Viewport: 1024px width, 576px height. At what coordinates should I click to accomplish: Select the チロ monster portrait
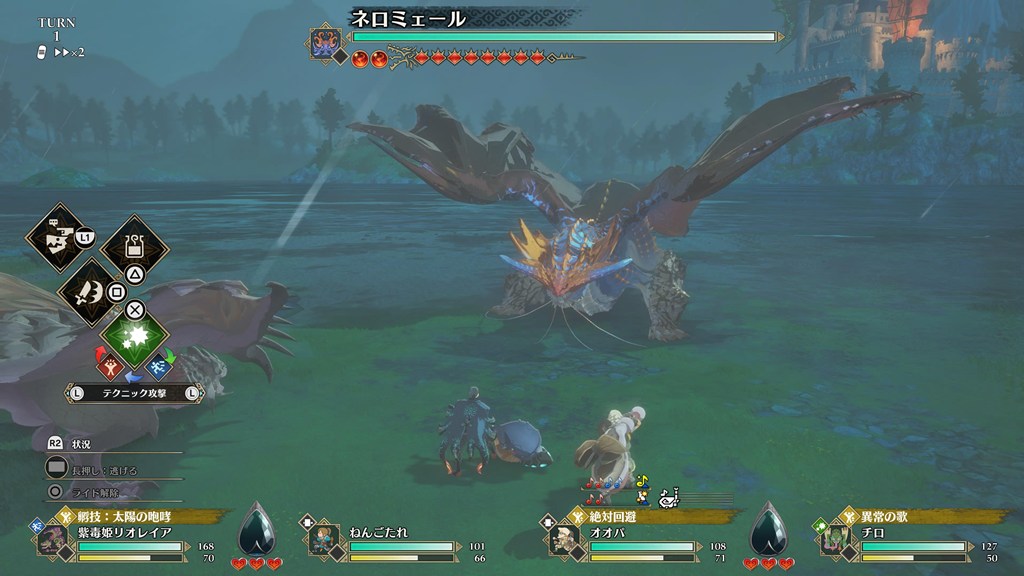[x=836, y=539]
